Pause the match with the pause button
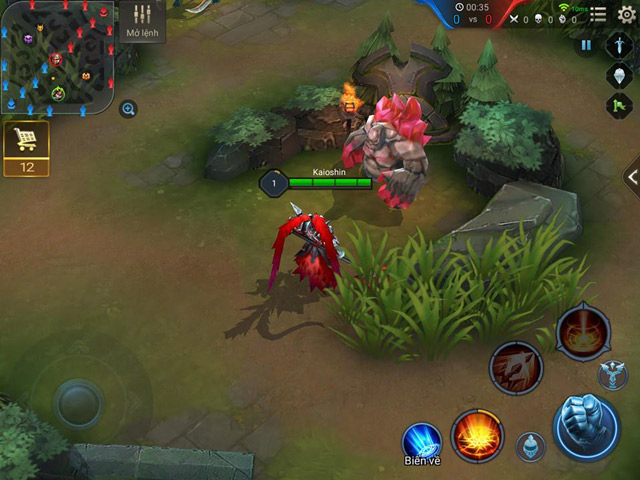 [586, 46]
